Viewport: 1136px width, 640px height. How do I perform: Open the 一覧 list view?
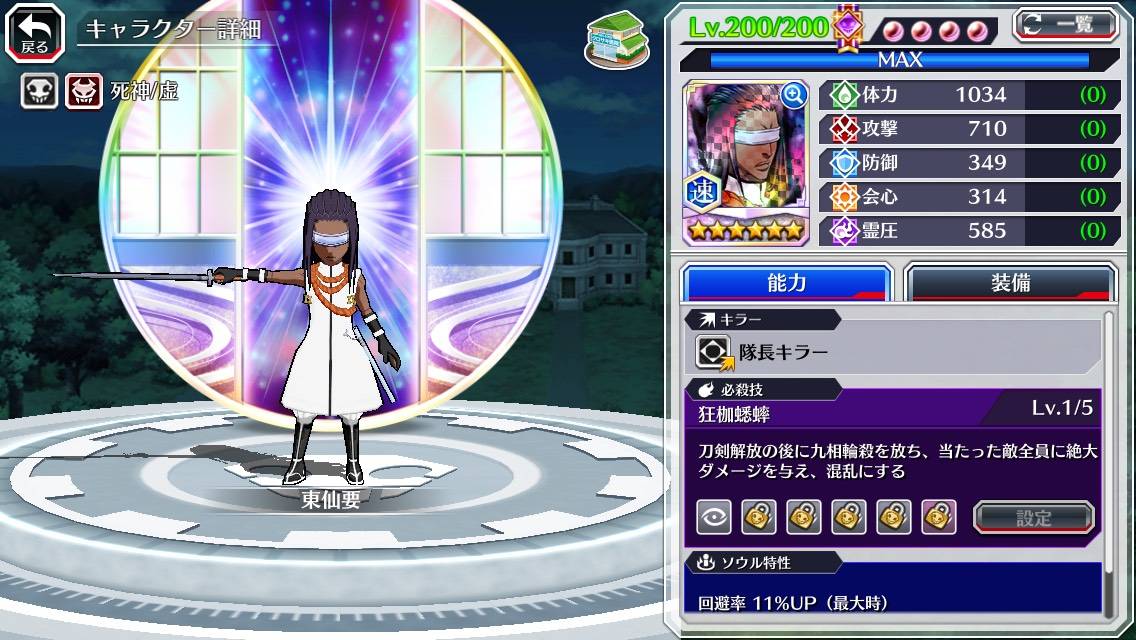pyautogui.click(x=1066, y=24)
